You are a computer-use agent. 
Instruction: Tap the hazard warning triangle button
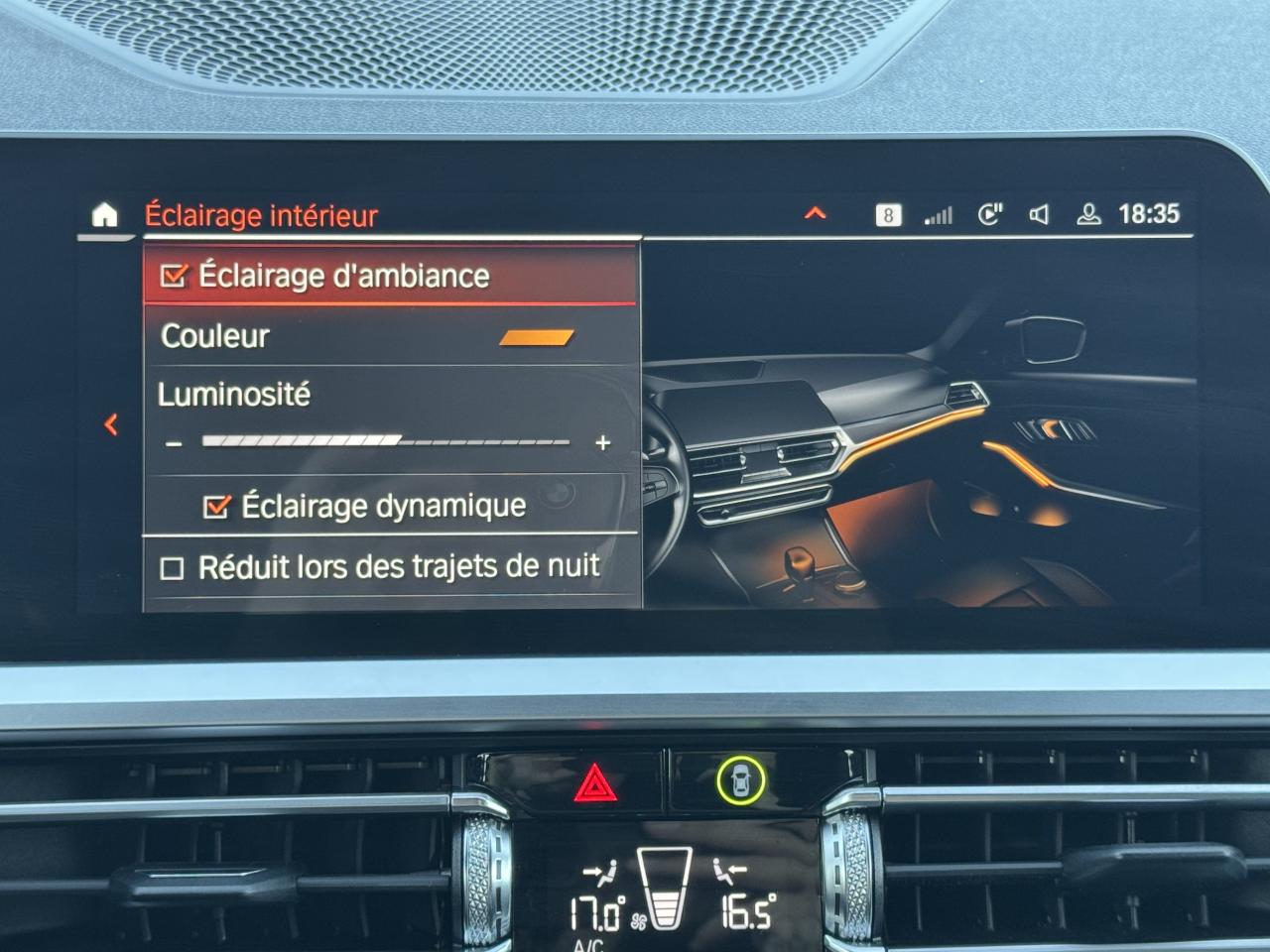pos(595,783)
